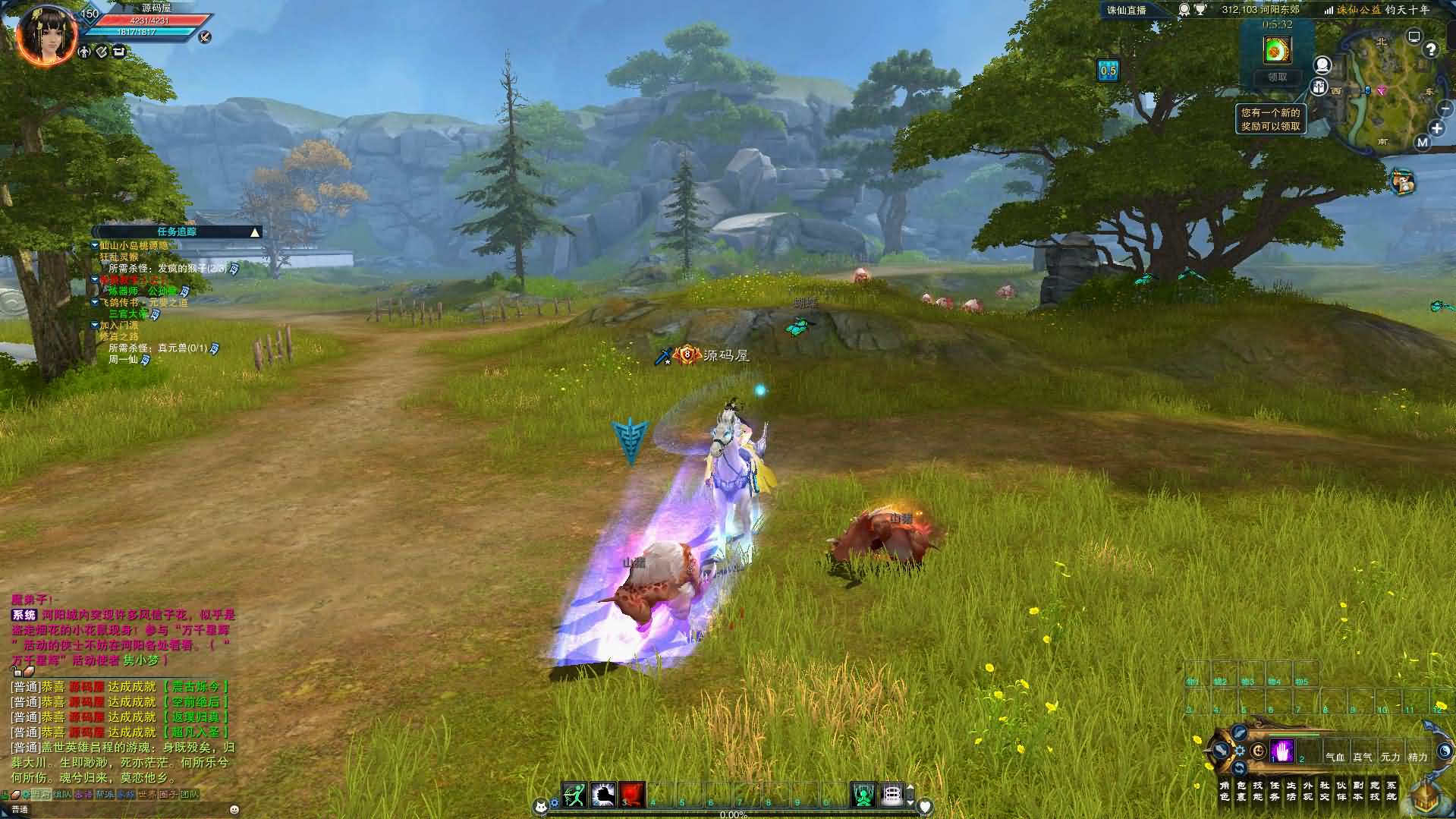Screen dimensions: 1456x819
Task: Use the white fist skill on the hotbar
Action: pos(603,795)
